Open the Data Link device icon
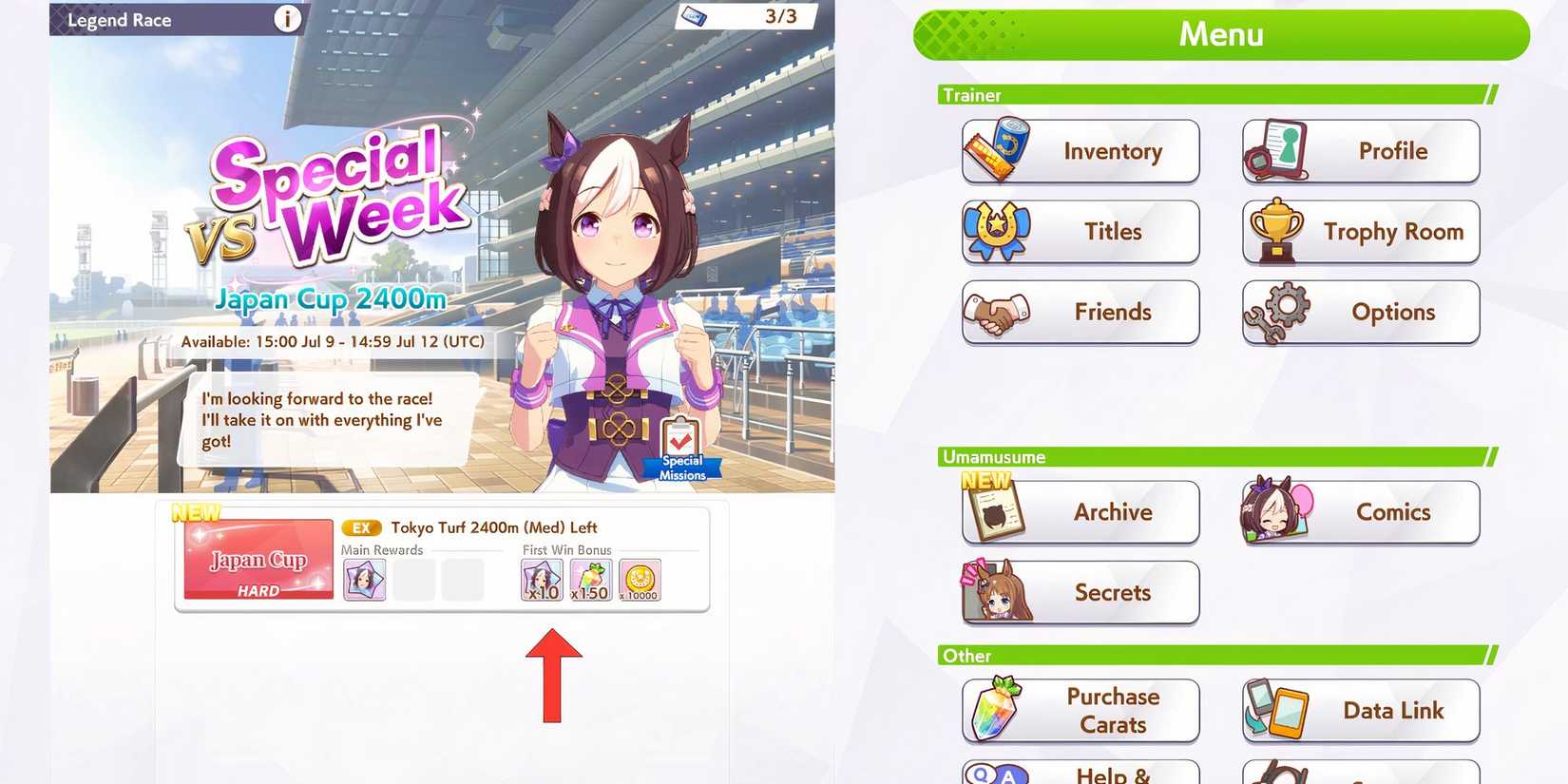 (1274, 710)
